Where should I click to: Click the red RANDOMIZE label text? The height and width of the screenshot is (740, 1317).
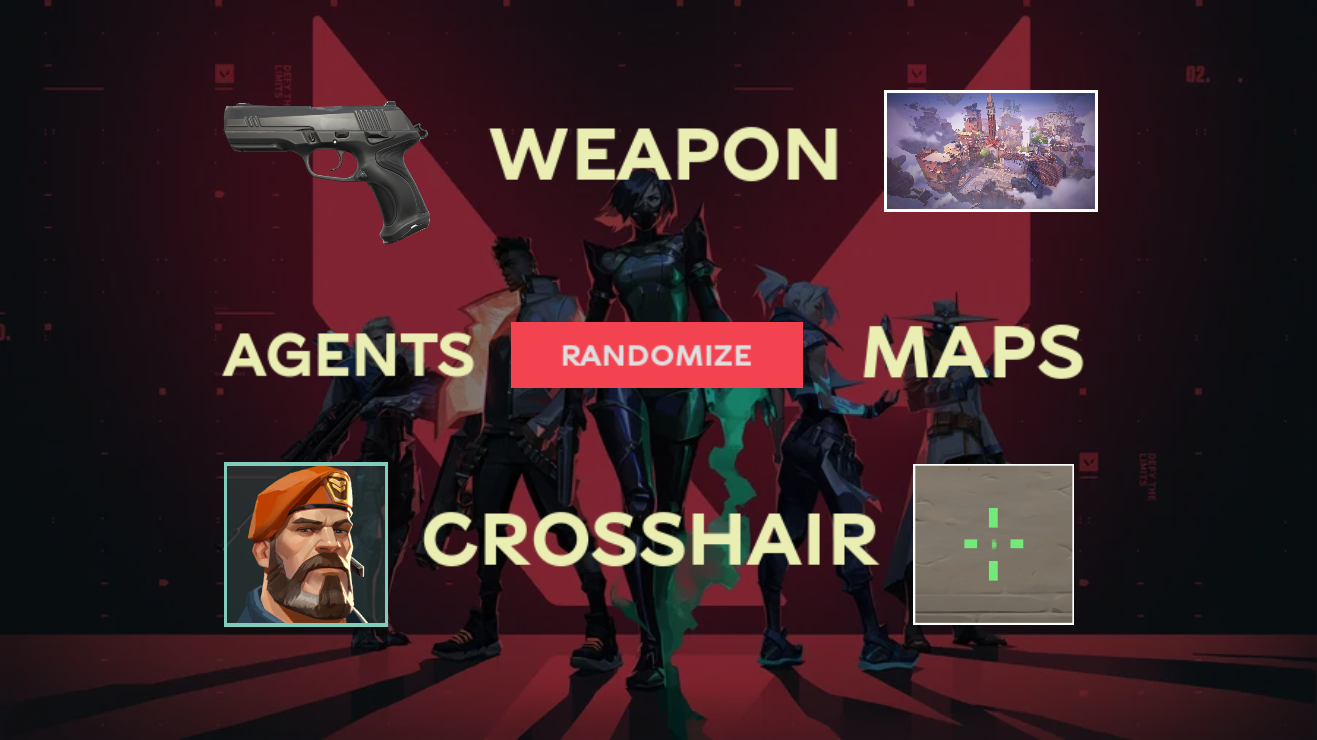[x=656, y=355]
